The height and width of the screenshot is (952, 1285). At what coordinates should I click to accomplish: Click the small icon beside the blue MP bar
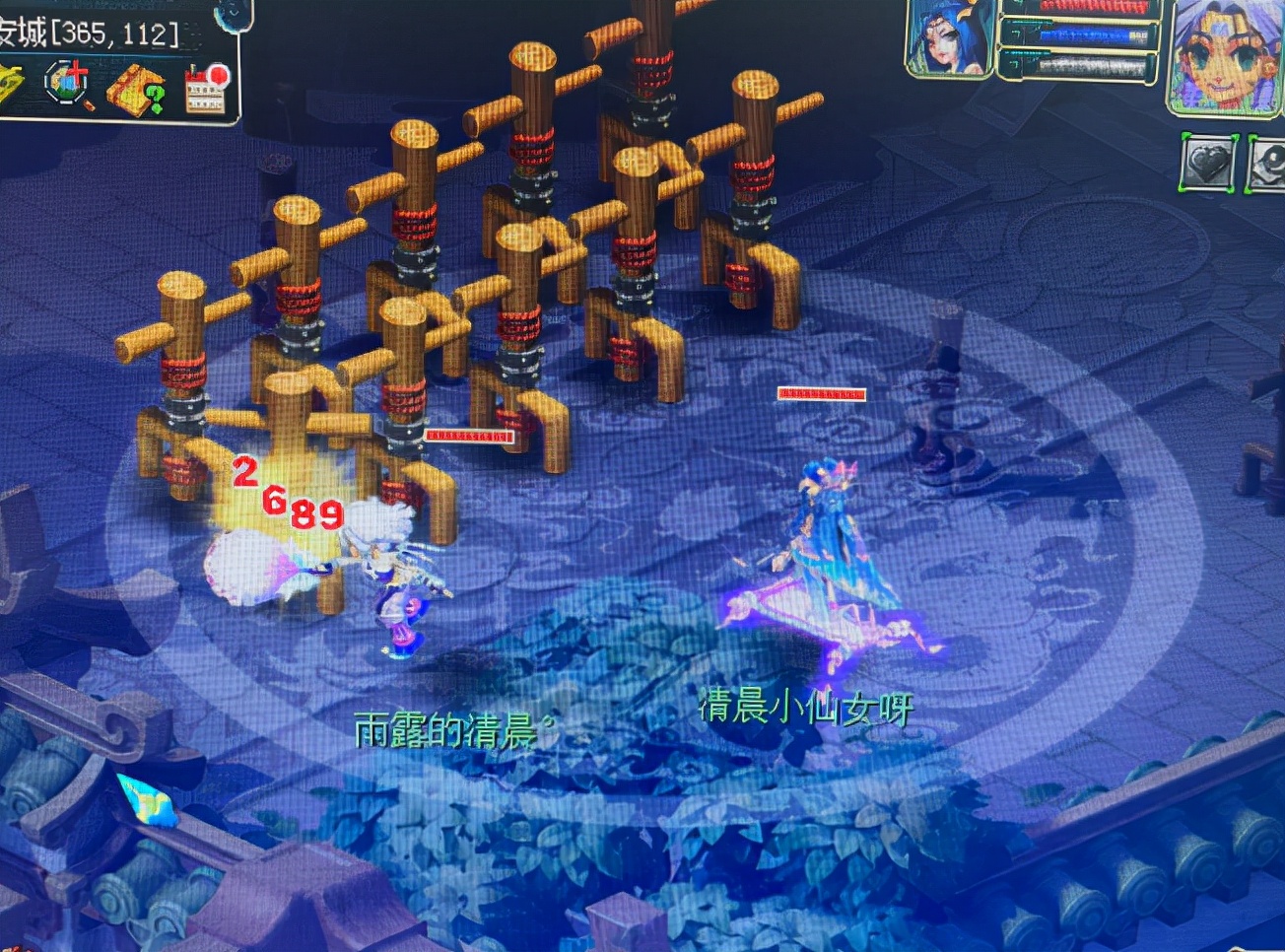pyautogui.click(x=1015, y=32)
